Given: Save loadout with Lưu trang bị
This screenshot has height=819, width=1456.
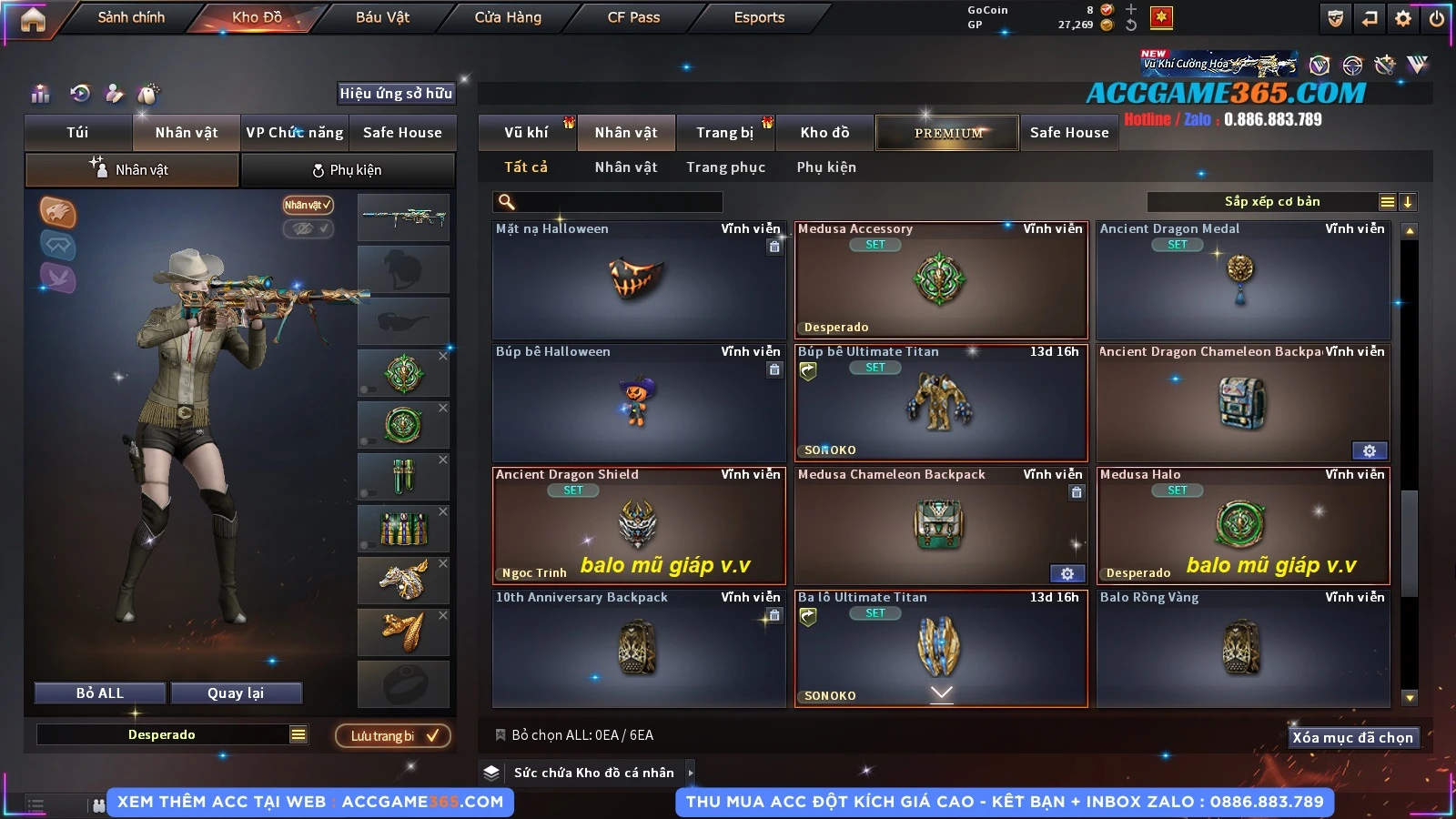Looking at the screenshot, I should point(393,735).
